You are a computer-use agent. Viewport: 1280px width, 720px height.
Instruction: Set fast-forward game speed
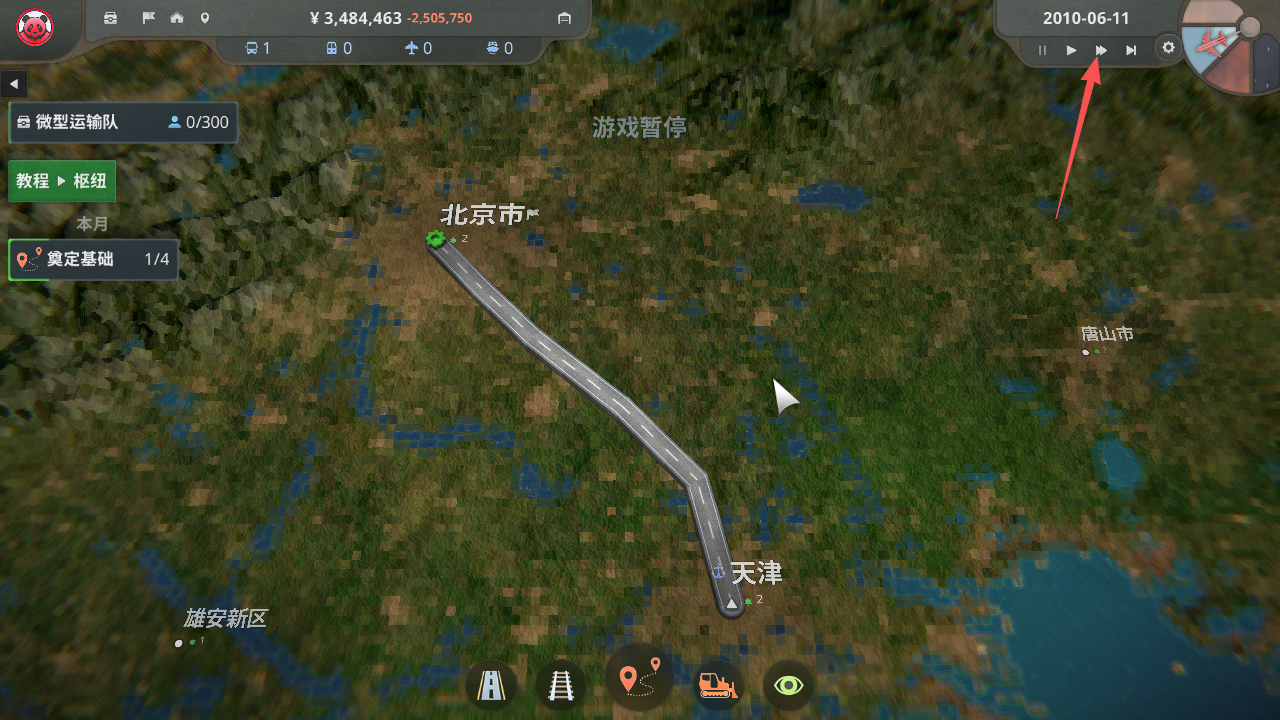coord(1101,50)
